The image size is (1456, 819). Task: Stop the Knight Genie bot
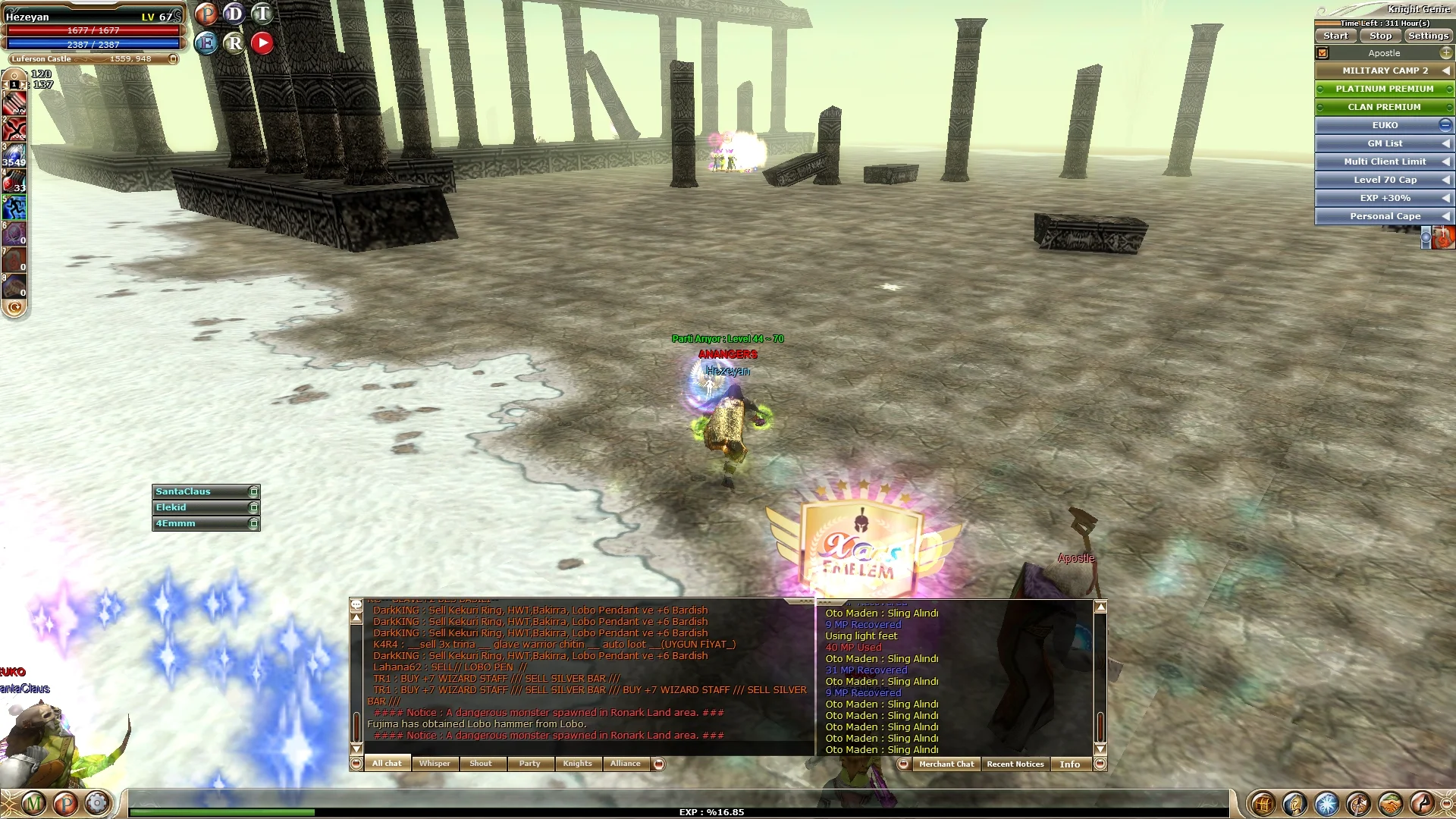pyautogui.click(x=1380, y=36)
